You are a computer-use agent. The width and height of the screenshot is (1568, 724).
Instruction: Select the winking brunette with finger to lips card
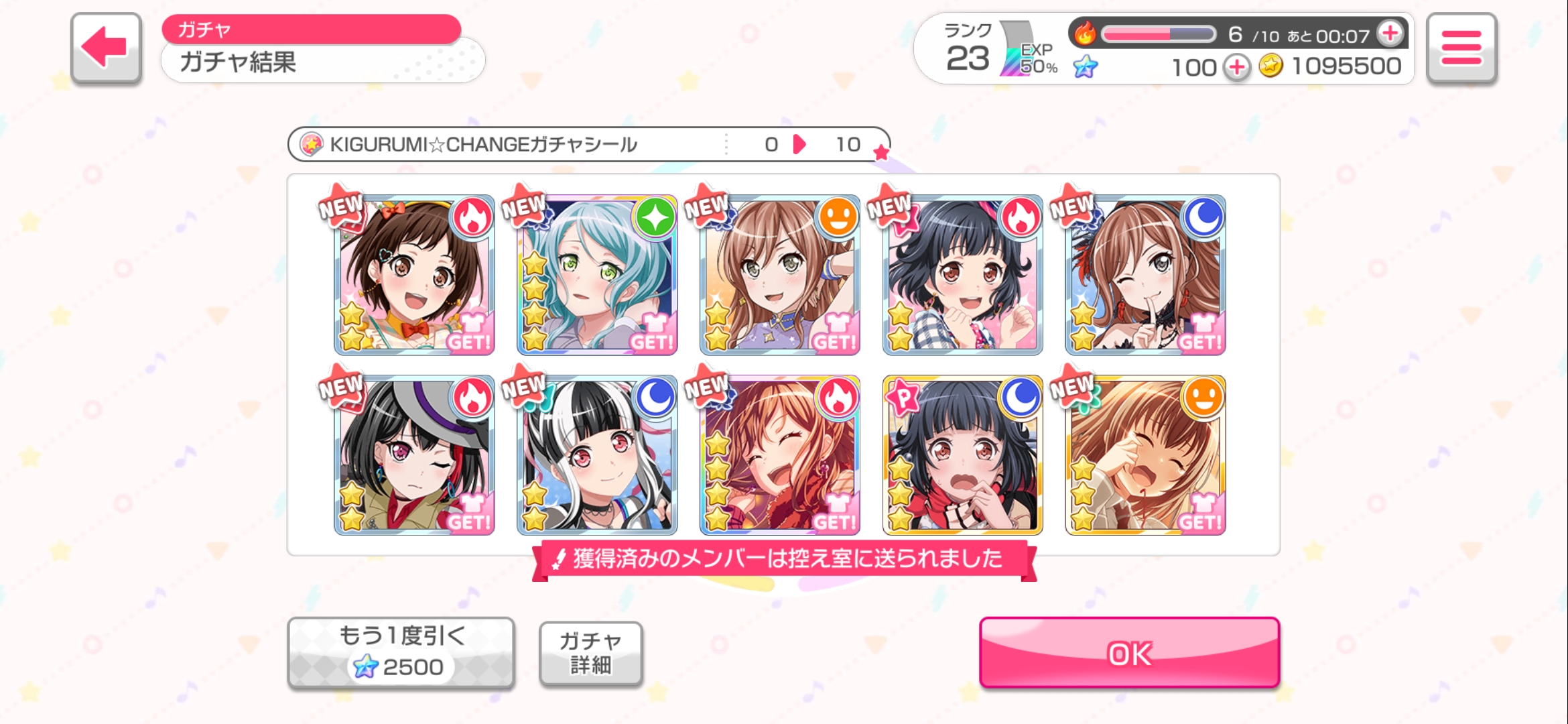coord(1145,275)
